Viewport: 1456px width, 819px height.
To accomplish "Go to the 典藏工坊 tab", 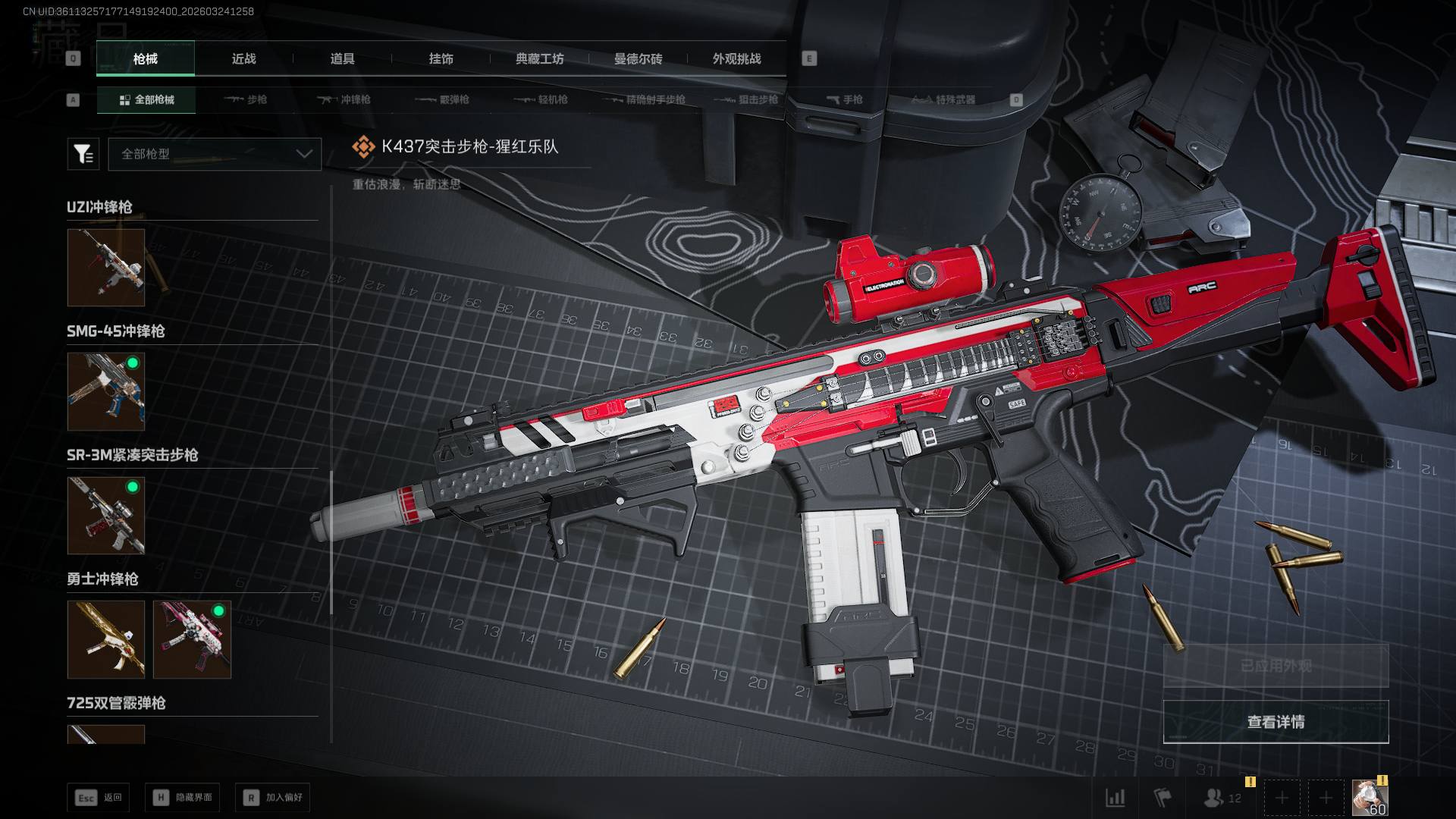I will (539, 59).
